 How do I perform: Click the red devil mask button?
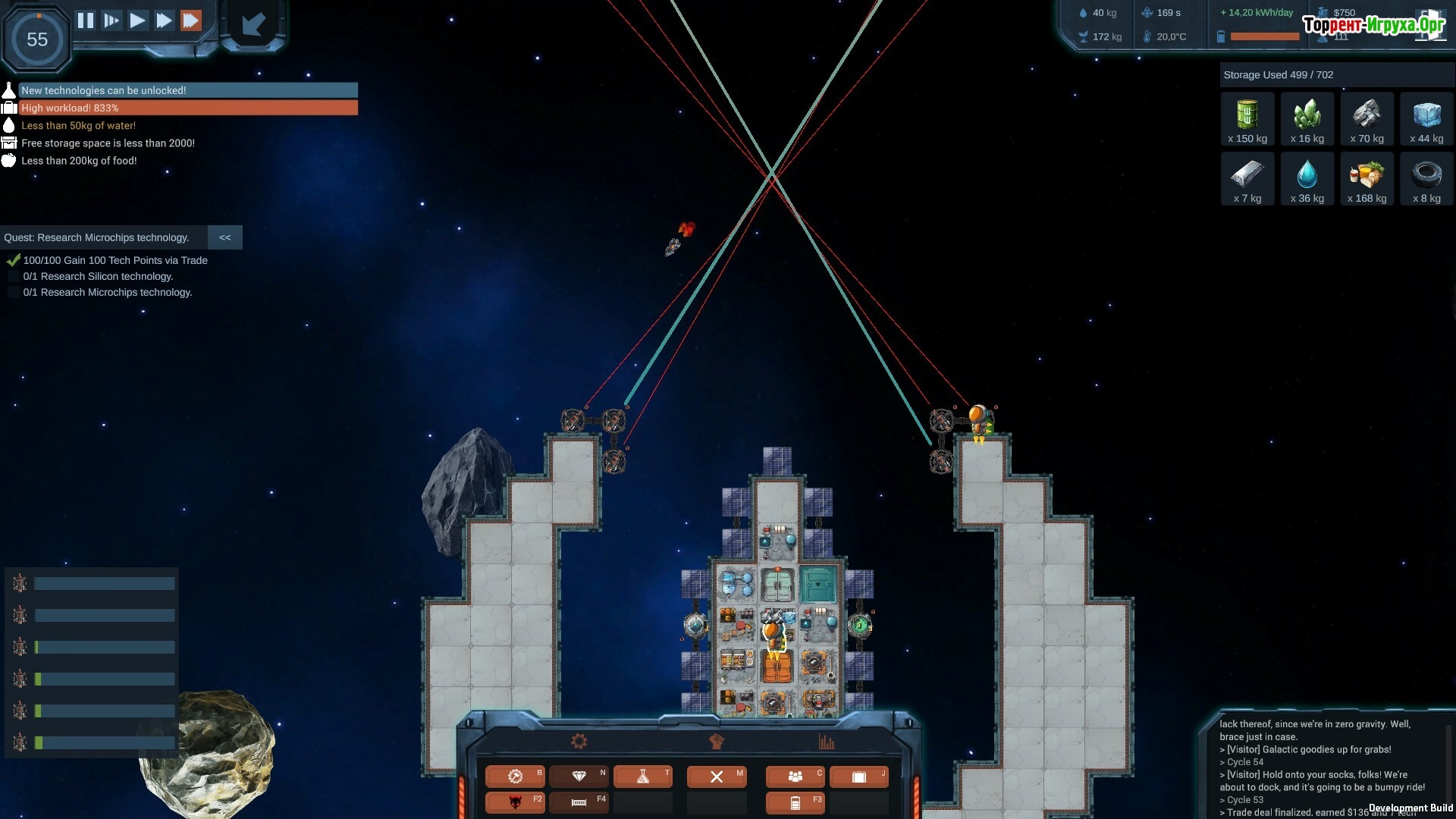tap(516, 802)
